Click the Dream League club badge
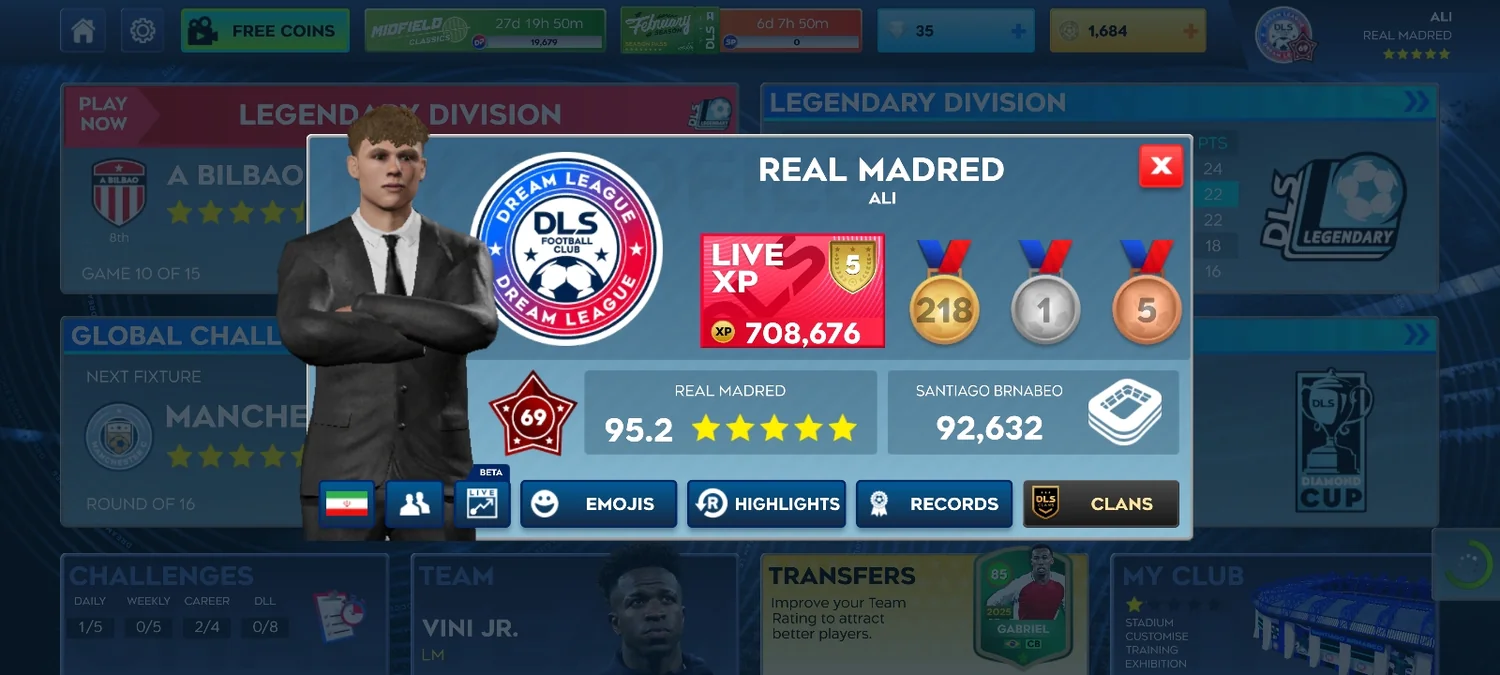Image resolution: width=1500 pixels, height=675 pixels. 566,249
